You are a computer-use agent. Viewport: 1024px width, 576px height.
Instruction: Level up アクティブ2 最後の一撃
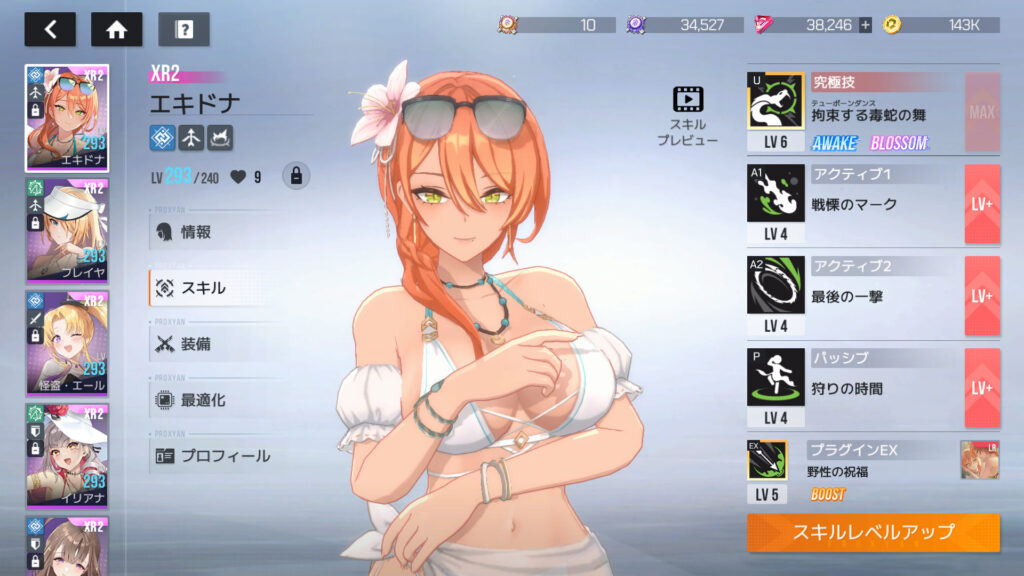tap(981, 296)
